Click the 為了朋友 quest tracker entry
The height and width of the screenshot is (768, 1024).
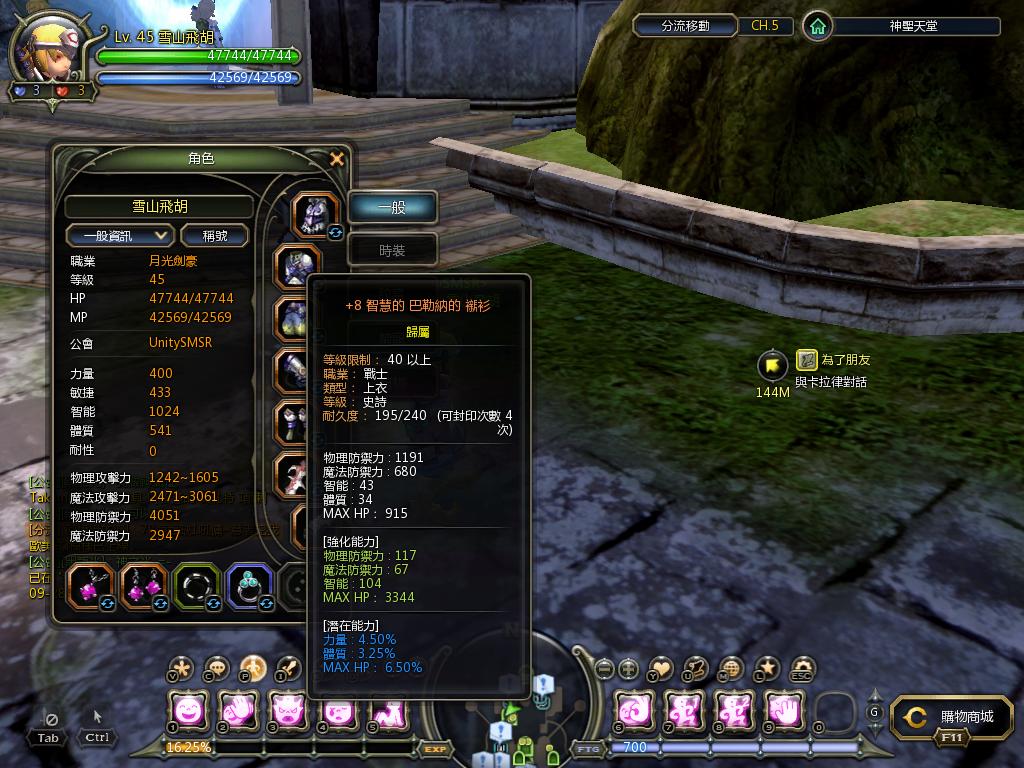tap(844, 360)
